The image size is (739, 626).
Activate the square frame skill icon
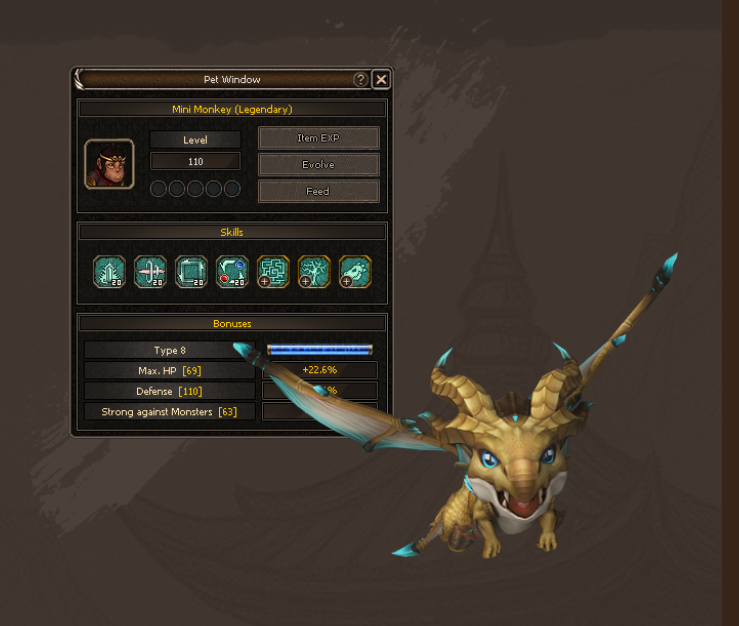click(191, 271)
